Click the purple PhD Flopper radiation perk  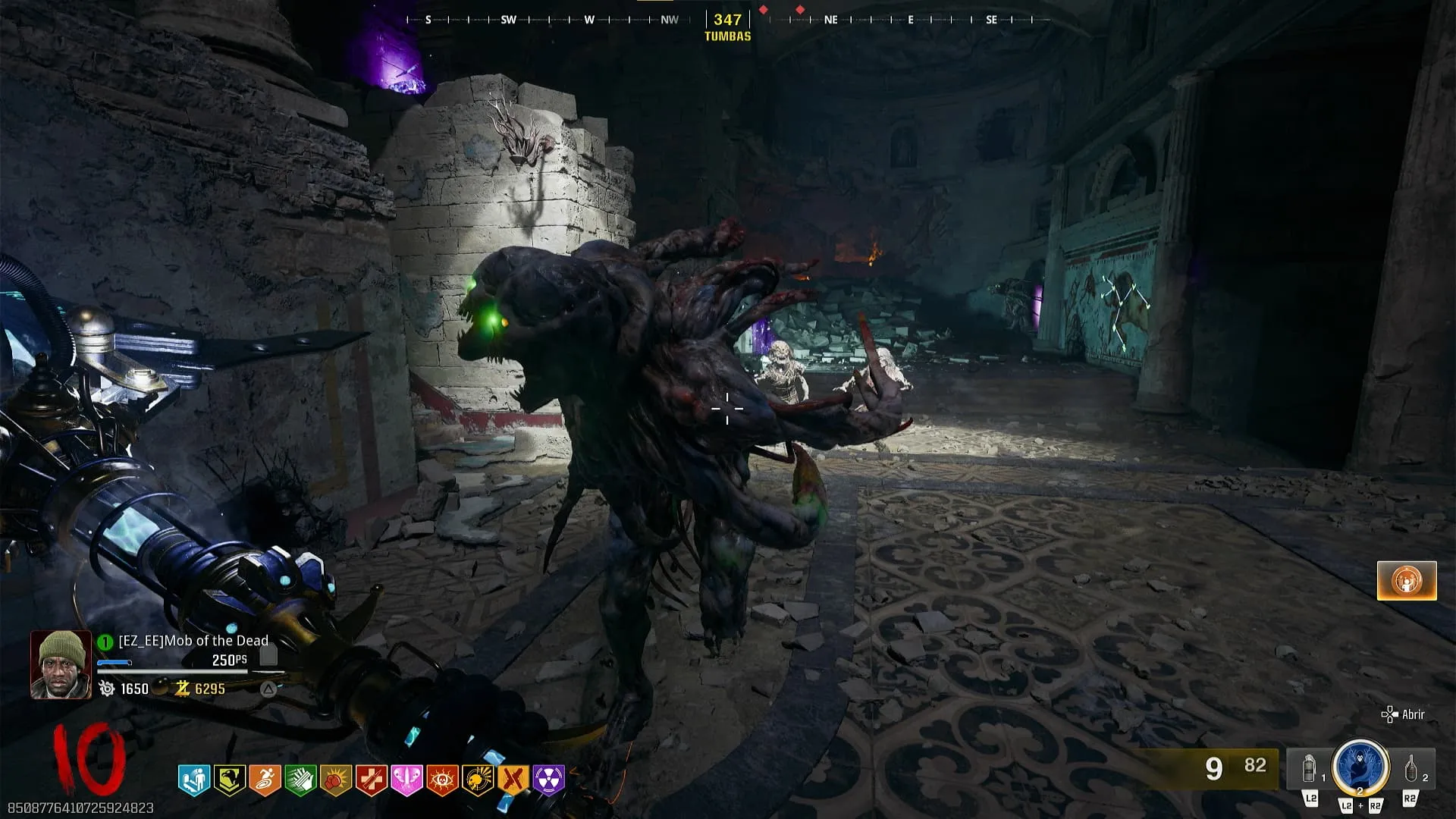pyautogui.click(x=549, y=780)
